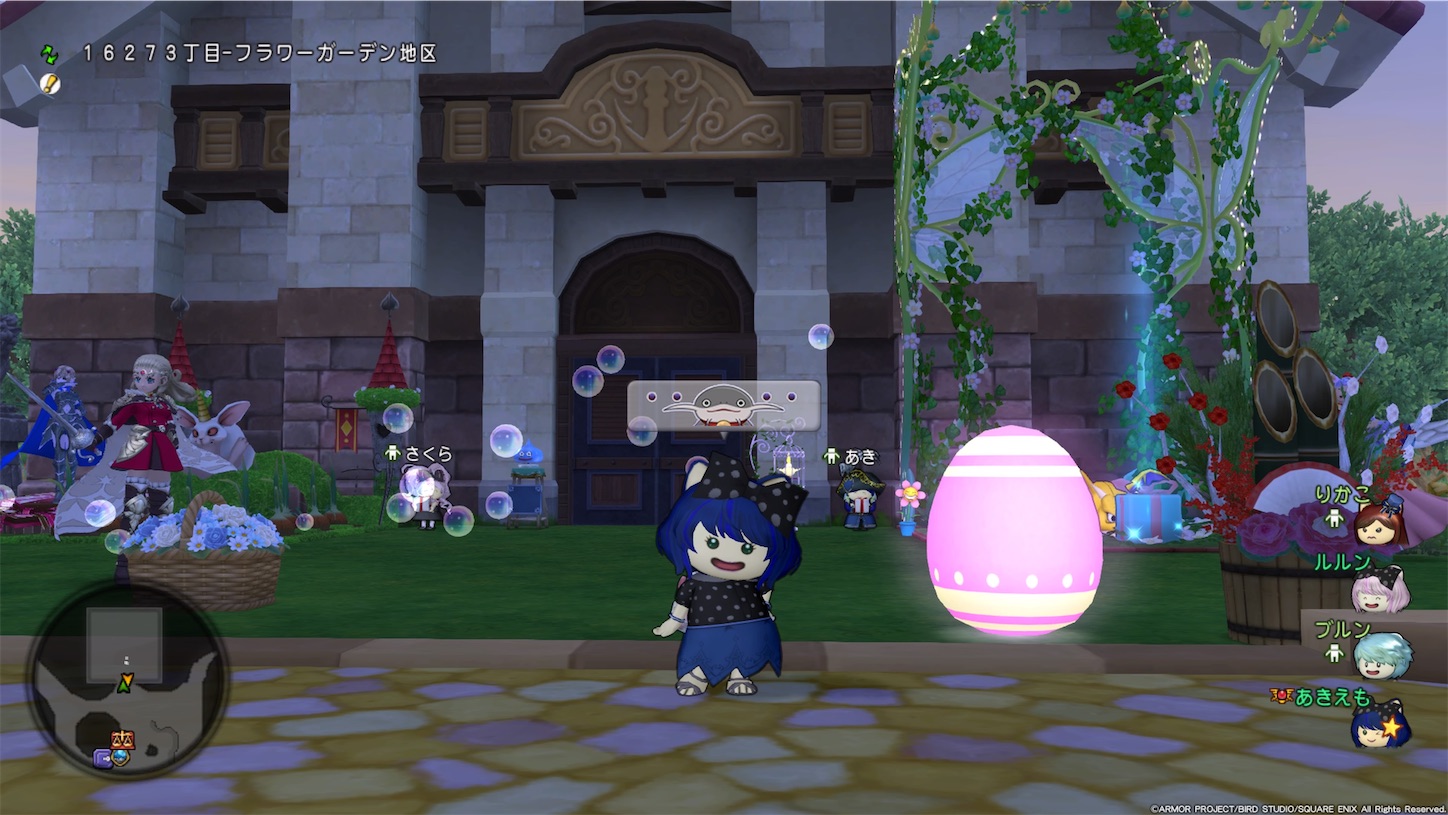Viewport: 1448px width, 815px height.
Task: Click the orange player arrow on the minimap
Action: tap(127, 682)
